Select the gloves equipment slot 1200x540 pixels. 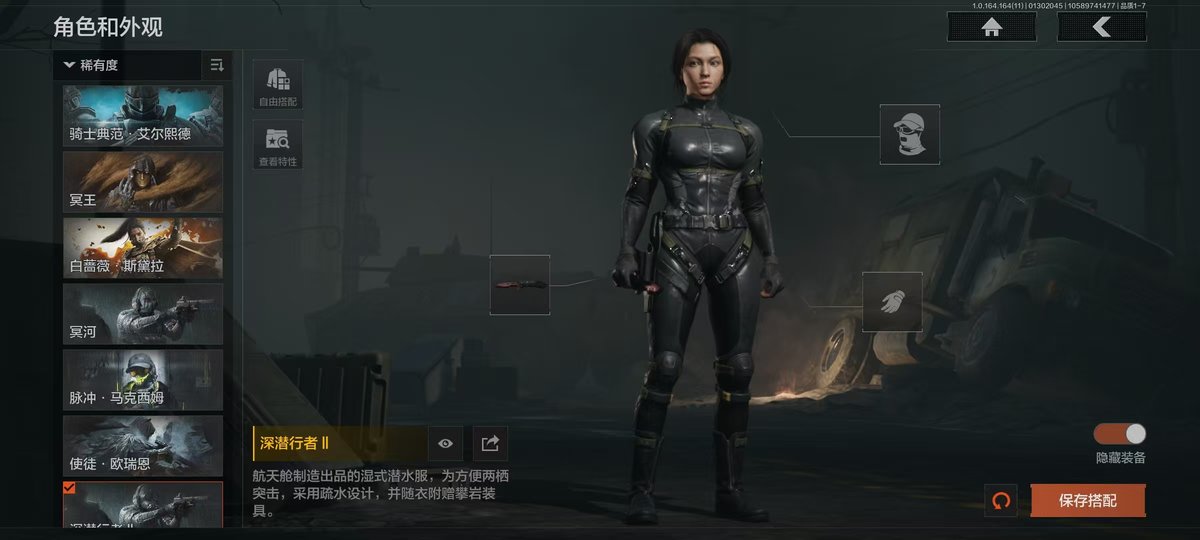pos(892,302)
